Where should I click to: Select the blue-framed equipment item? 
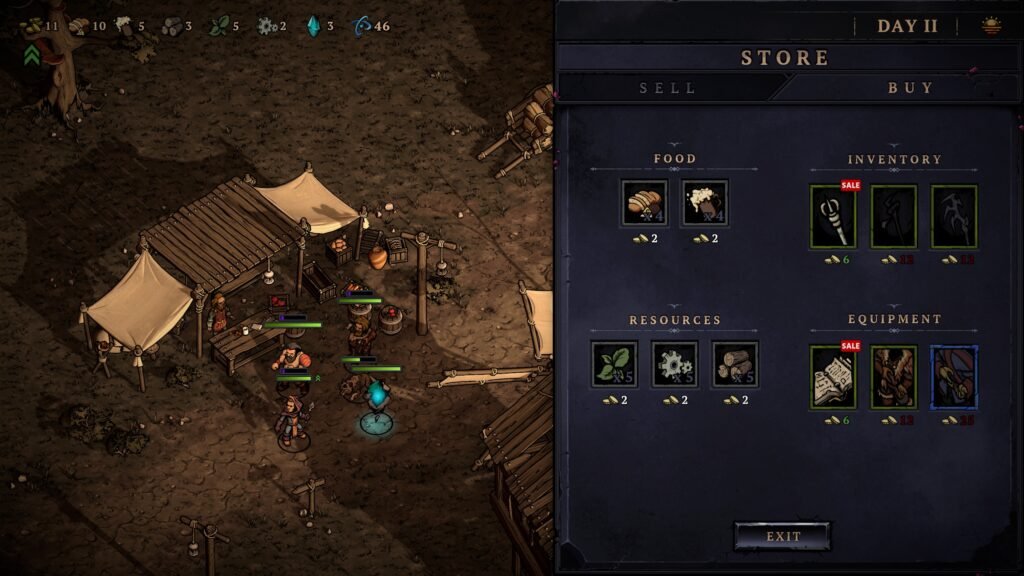pos(954,377)
